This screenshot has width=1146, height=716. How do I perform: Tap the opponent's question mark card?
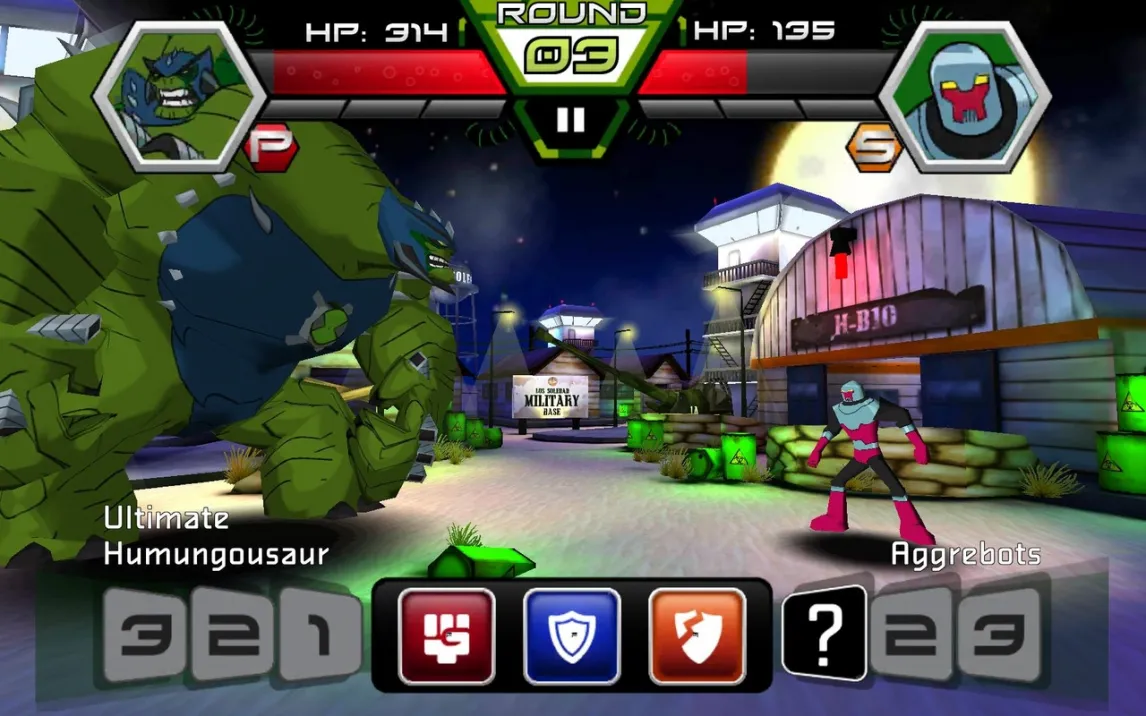pyautogui.click(x=825, y=632)
